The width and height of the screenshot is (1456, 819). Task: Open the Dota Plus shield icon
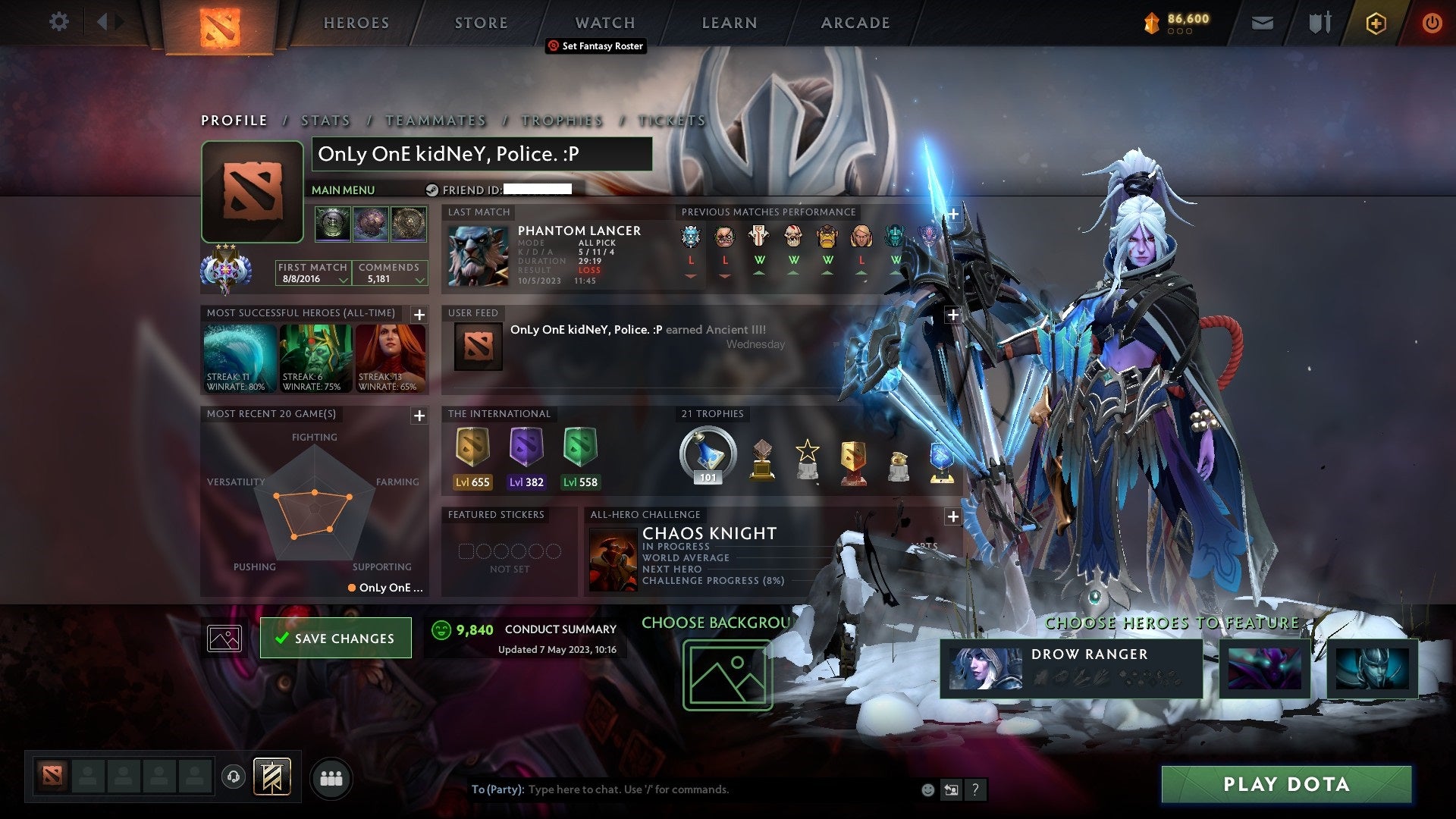[1376, 23]
